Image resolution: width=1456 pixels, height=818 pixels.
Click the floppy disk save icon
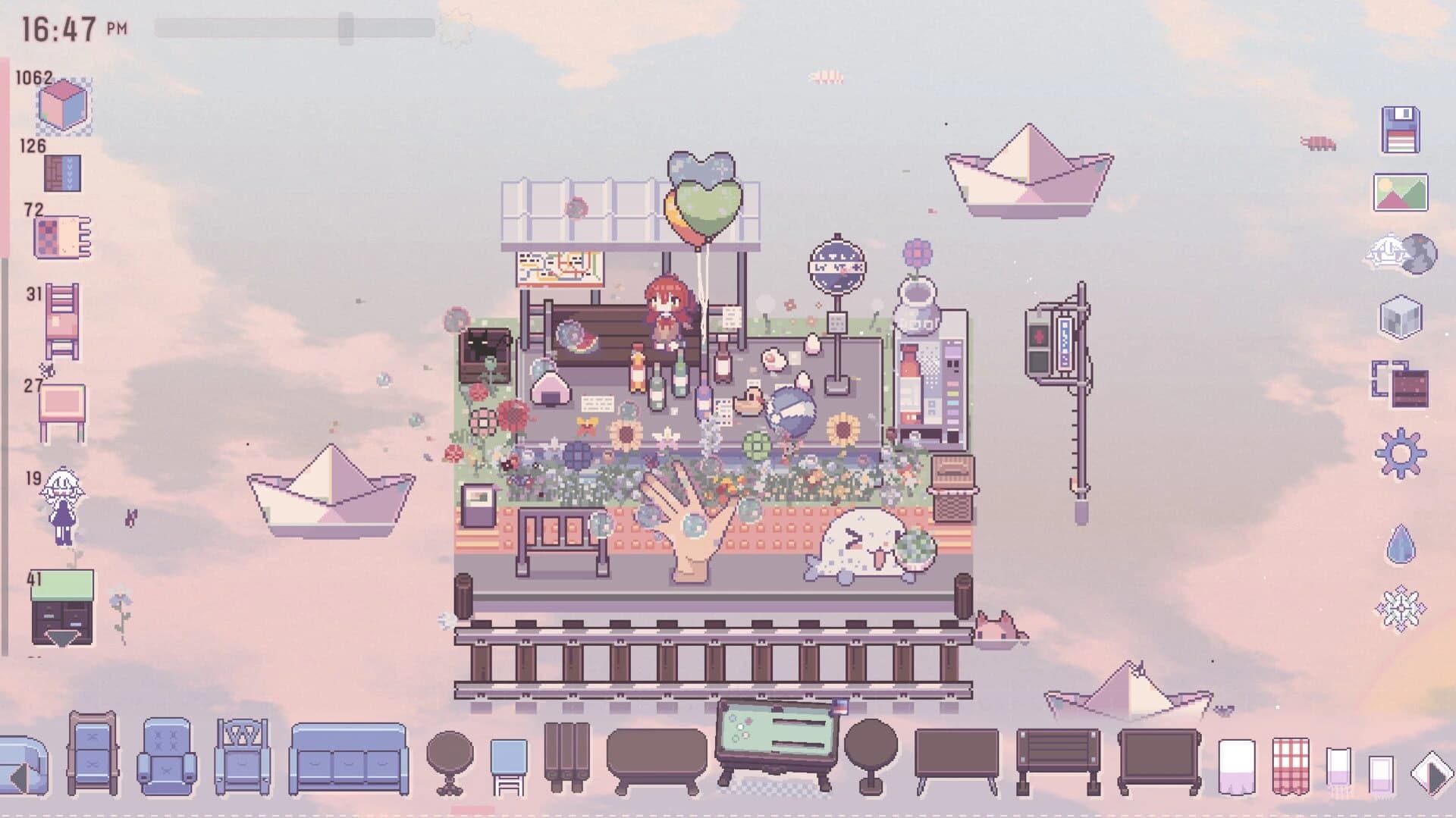click(x=1399, y=129)
